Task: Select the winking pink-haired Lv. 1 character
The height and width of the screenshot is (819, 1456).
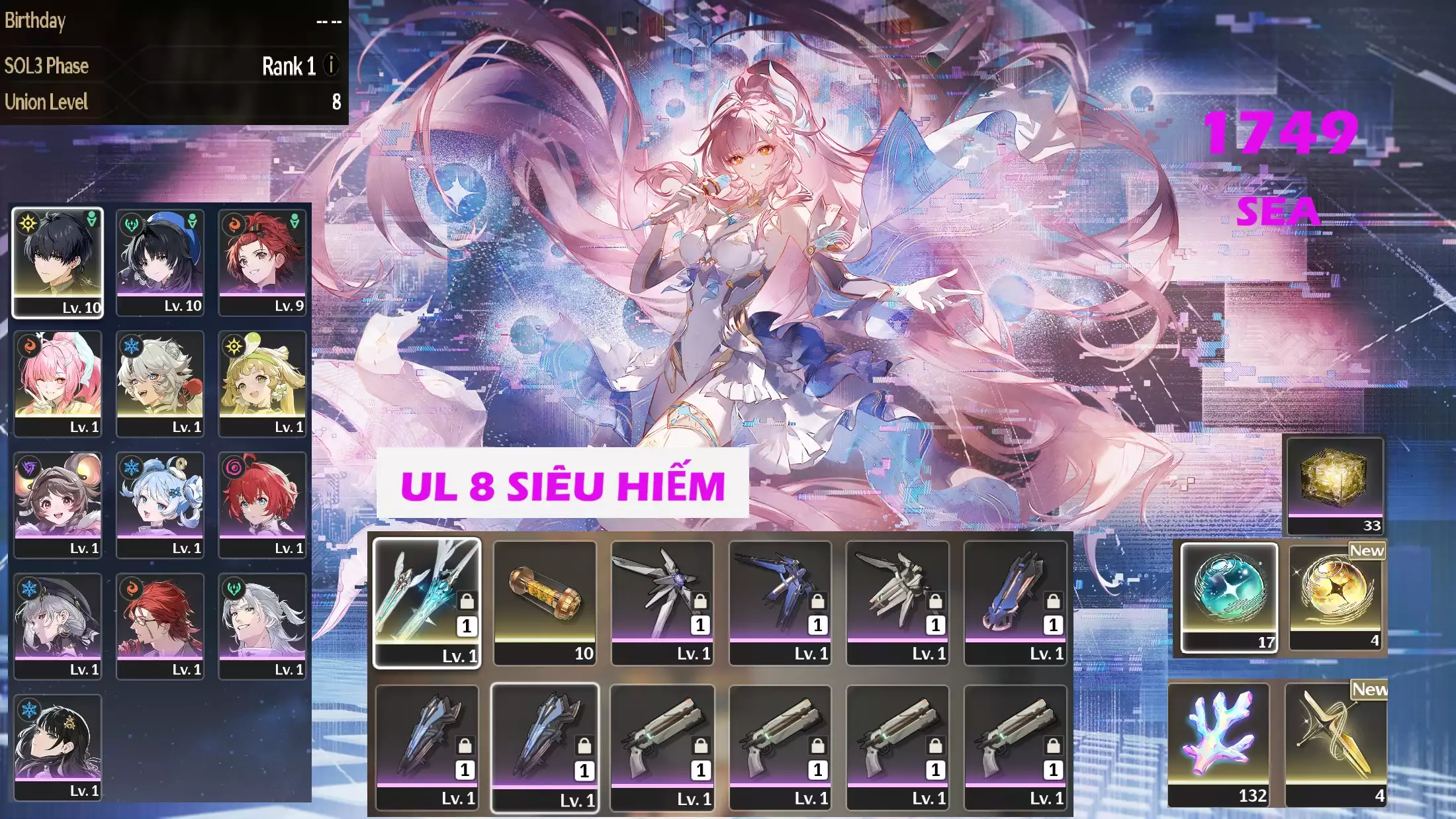Action: pos(58,382)
